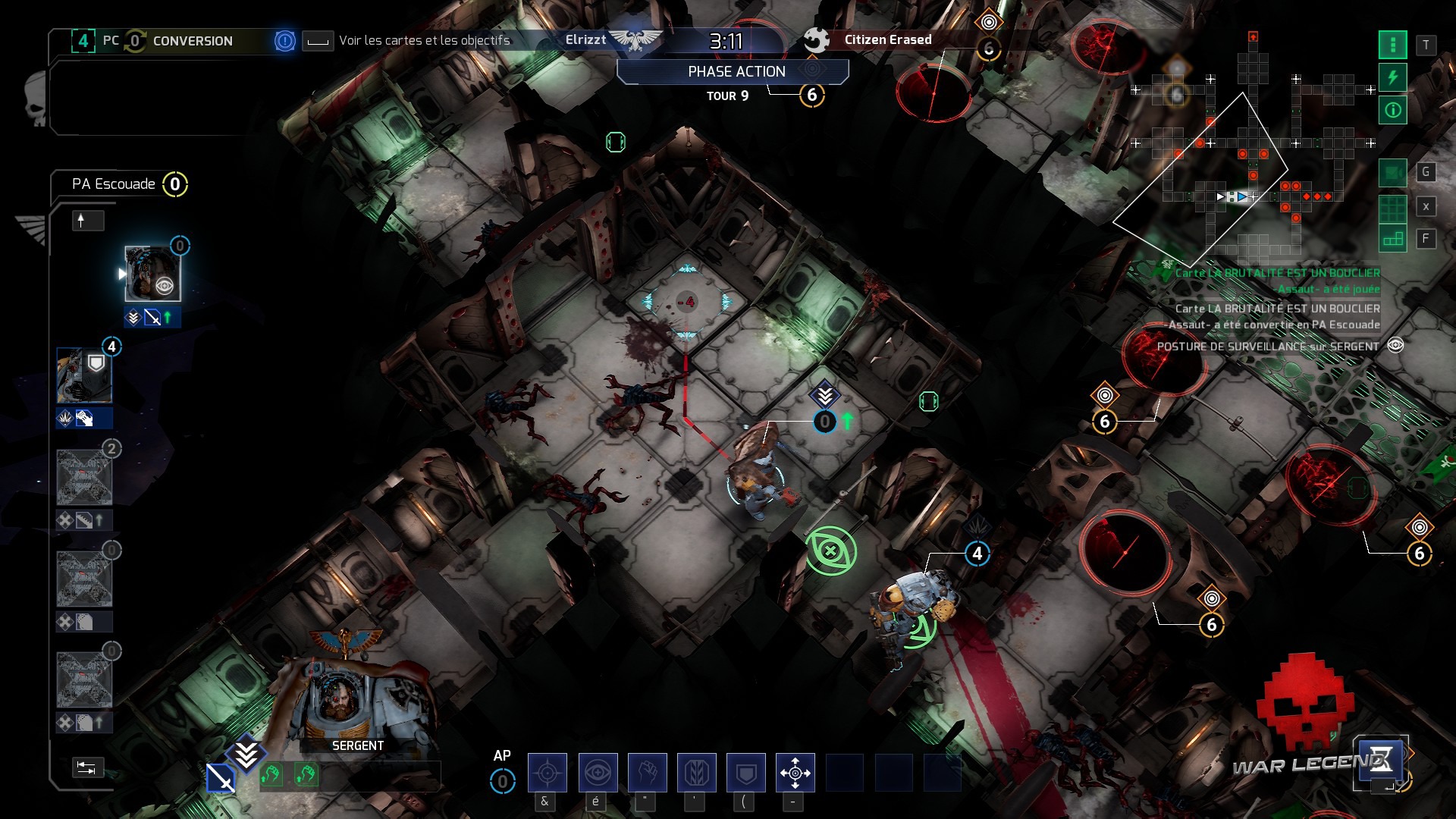The height and width of the screenshot is (819, 1456).
Task: Click the green lightning bolt button
Action: click(x=1392, y=77)
